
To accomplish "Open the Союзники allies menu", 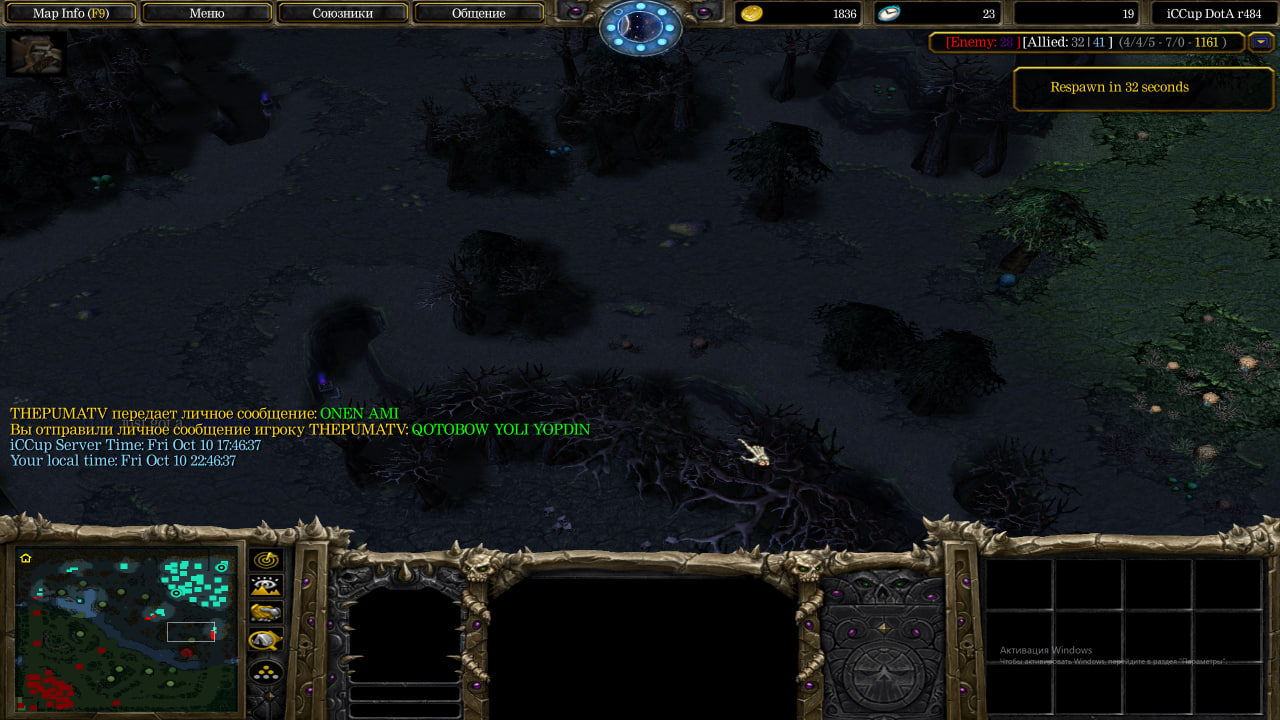I will coord(343,13).
